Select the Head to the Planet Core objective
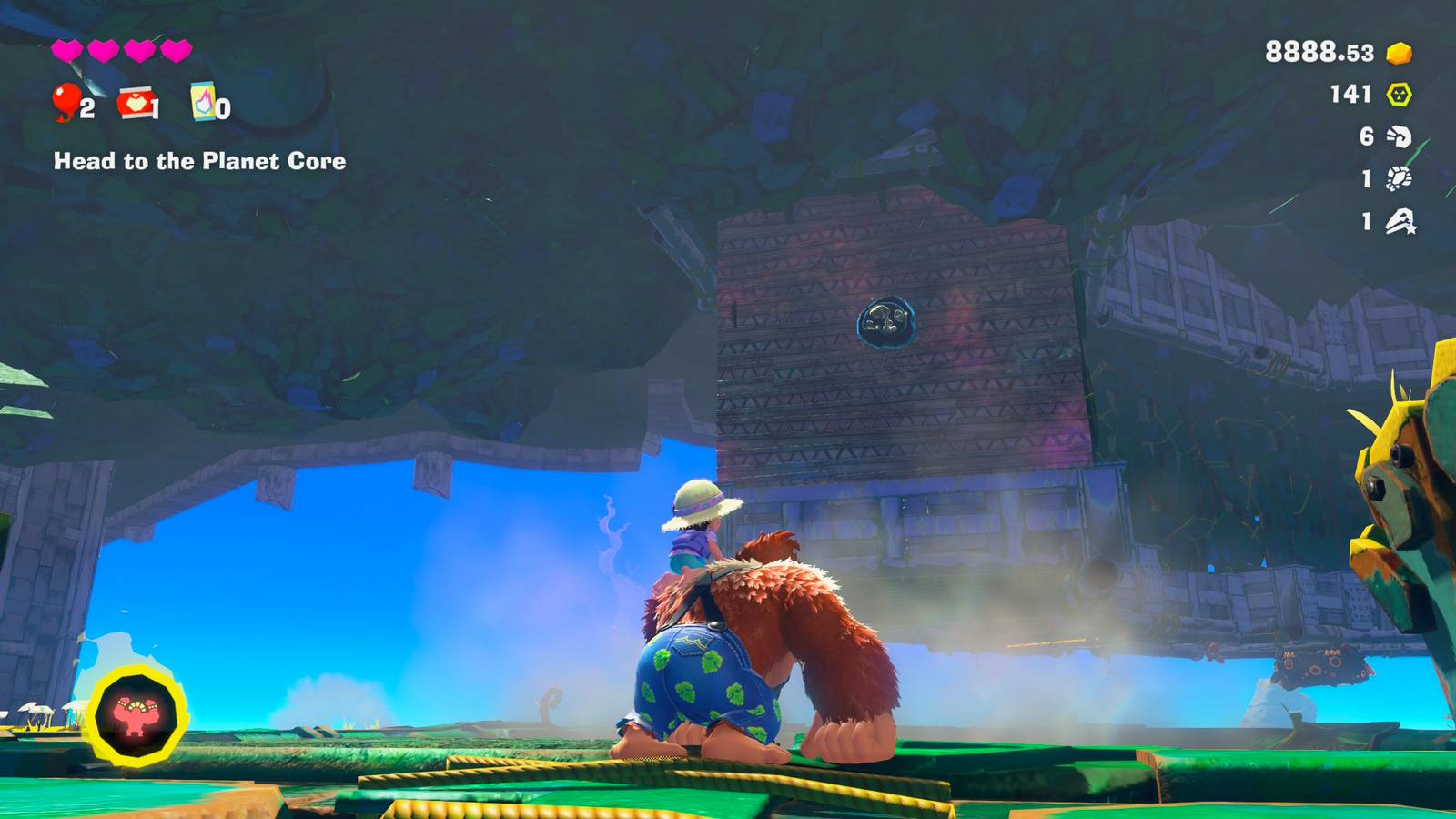1456x819 pixels. (x=200, y=164)
